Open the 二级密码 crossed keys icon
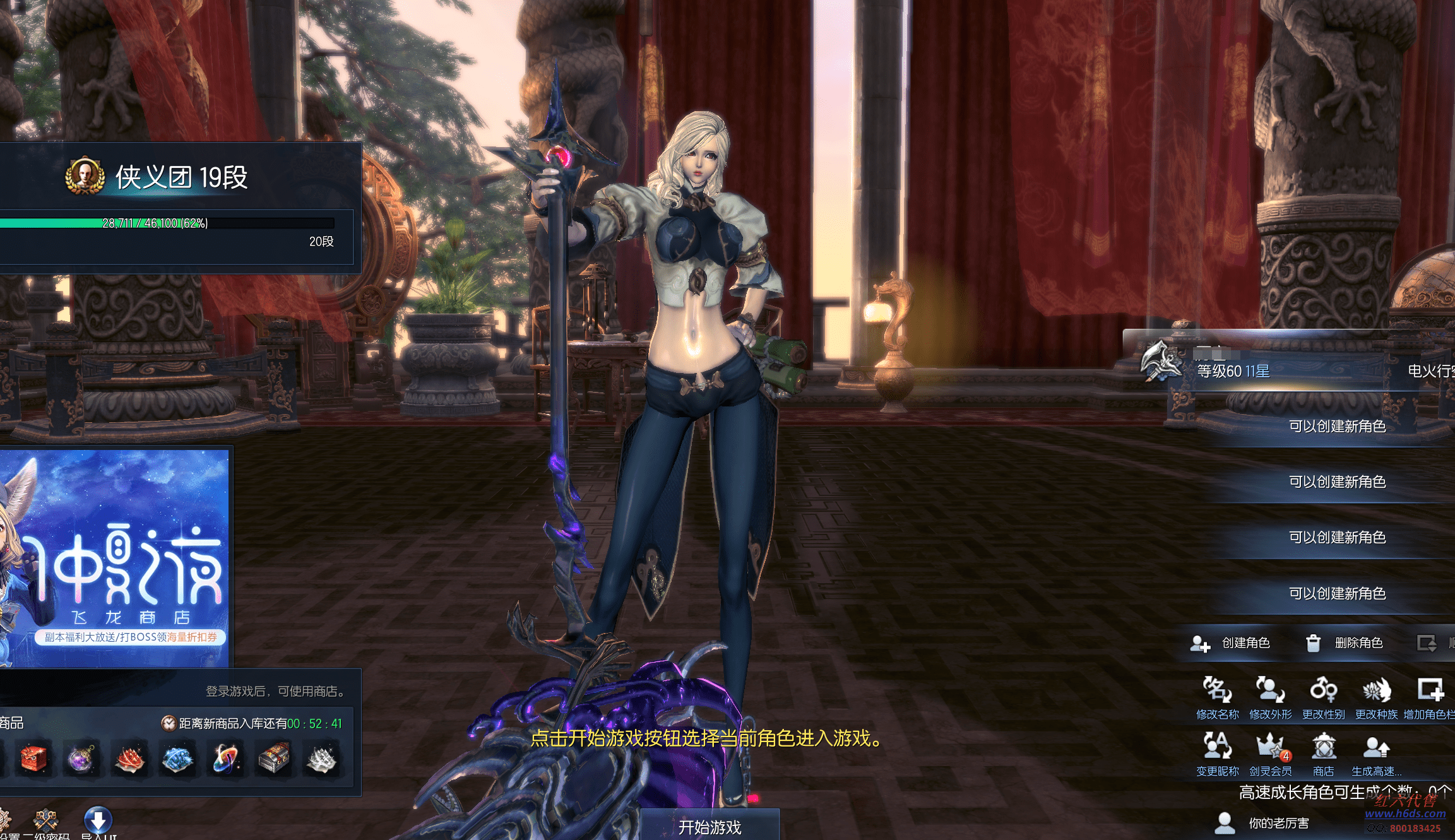Image resolution: width=1455 pixels, height=840 pixels. click(x=45, y=822)
